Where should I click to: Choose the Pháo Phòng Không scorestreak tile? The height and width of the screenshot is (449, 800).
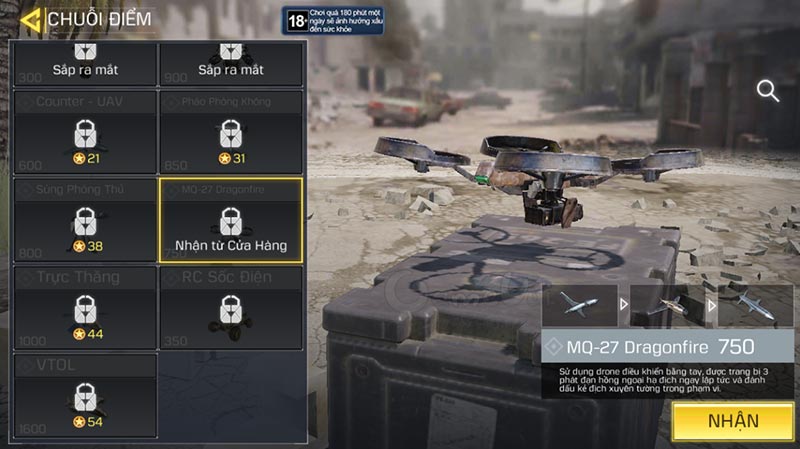tap(231, 132)
